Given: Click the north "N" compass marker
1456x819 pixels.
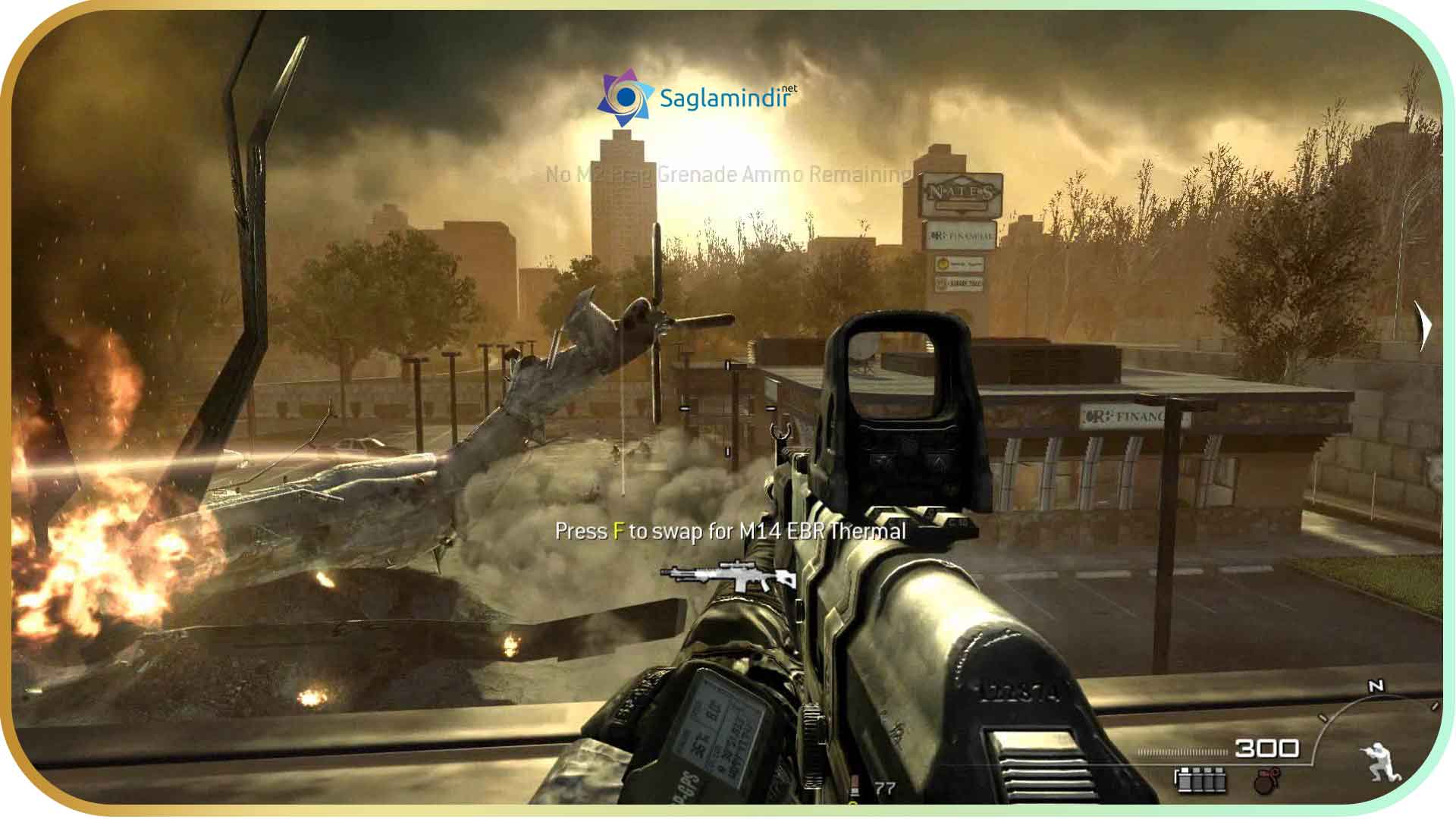Looking at the screenshot, I should pos(1376,684).
